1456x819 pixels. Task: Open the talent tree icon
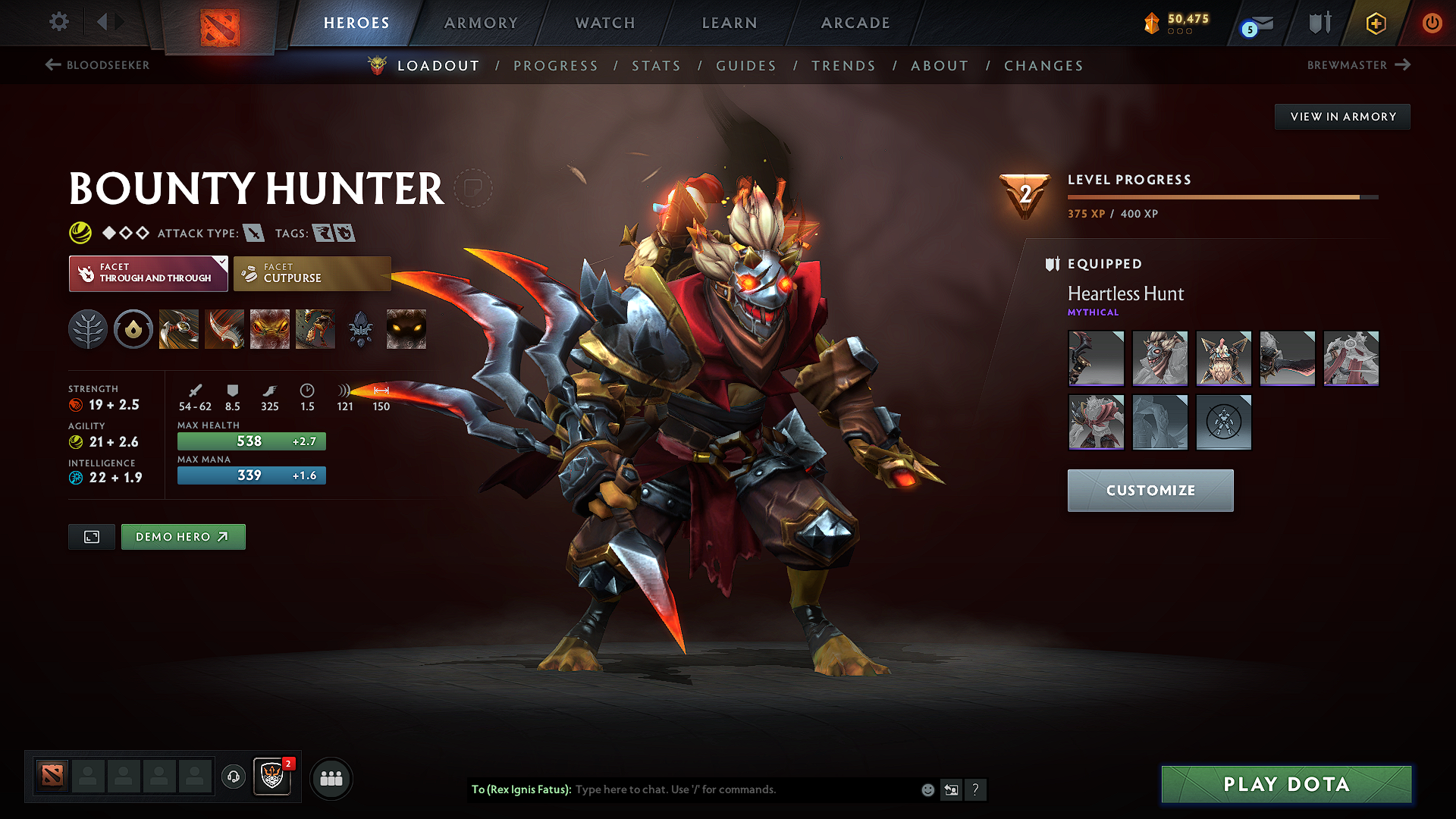coord(87,328)
